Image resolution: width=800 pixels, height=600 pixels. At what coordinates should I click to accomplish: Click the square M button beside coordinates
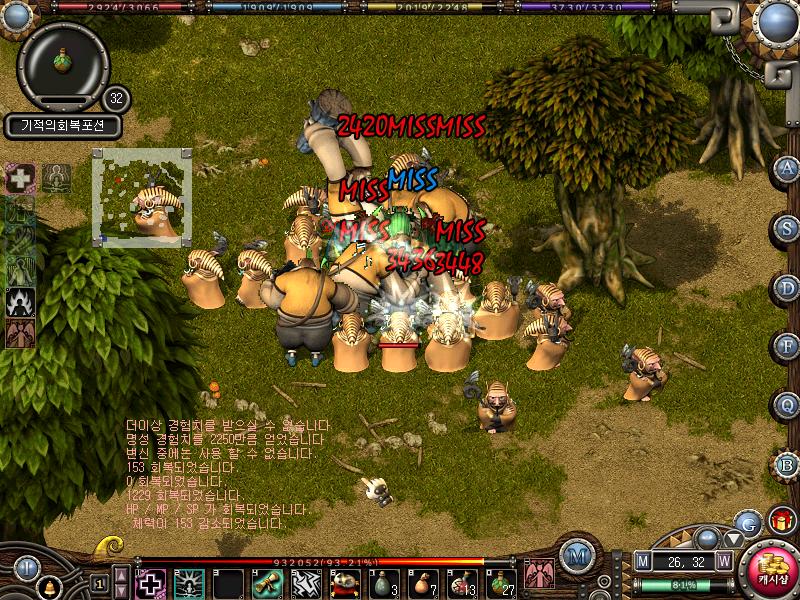coord(642,562)
